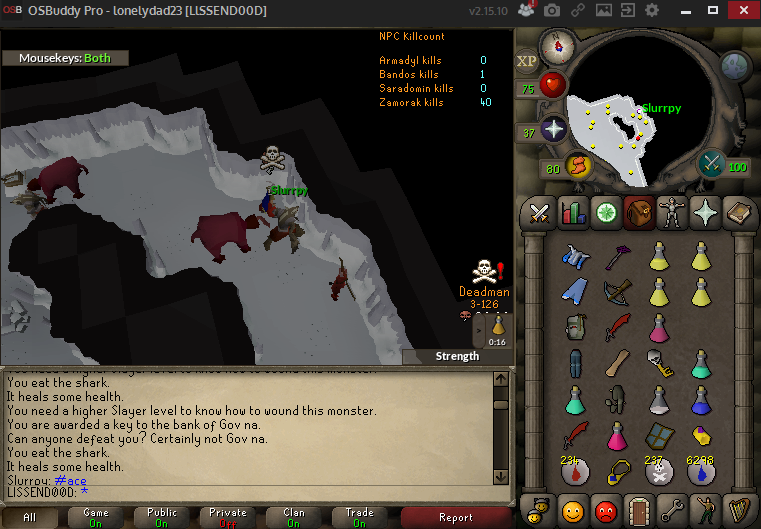
Task: Switch to the Skills tab
Action: [573, 212]
